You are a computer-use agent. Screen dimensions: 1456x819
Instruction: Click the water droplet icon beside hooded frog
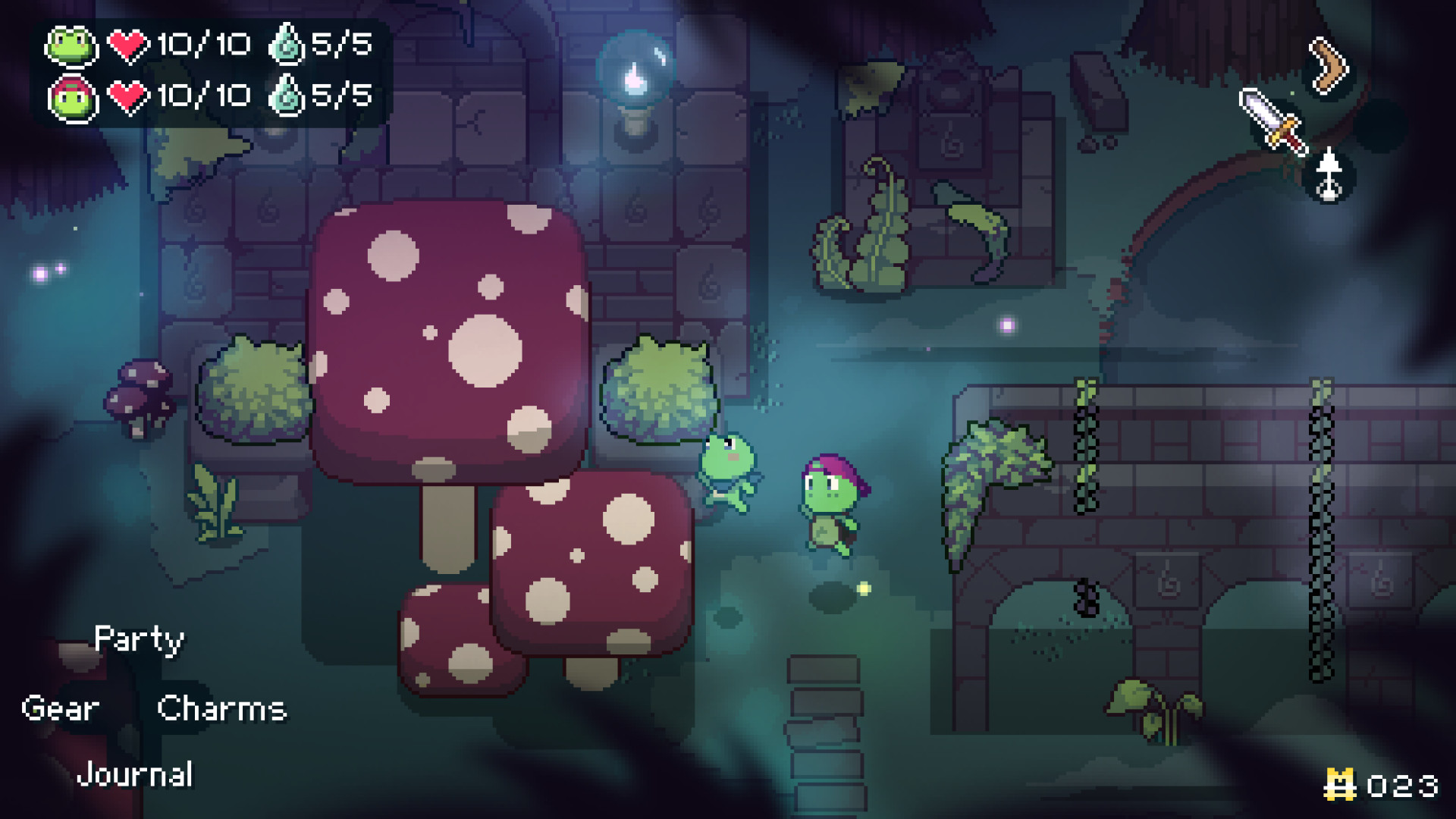288,96
